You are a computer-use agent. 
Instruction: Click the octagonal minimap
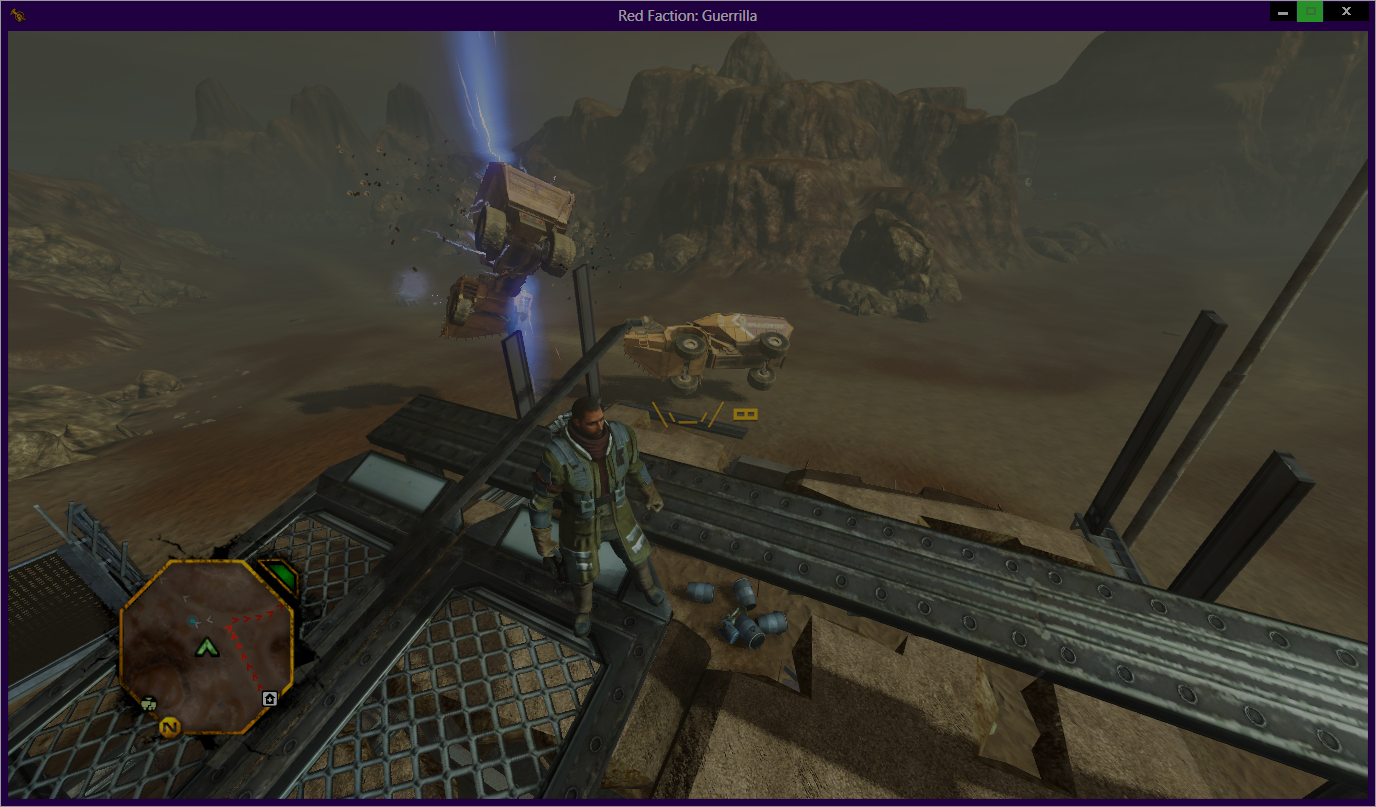click(205, 647)
